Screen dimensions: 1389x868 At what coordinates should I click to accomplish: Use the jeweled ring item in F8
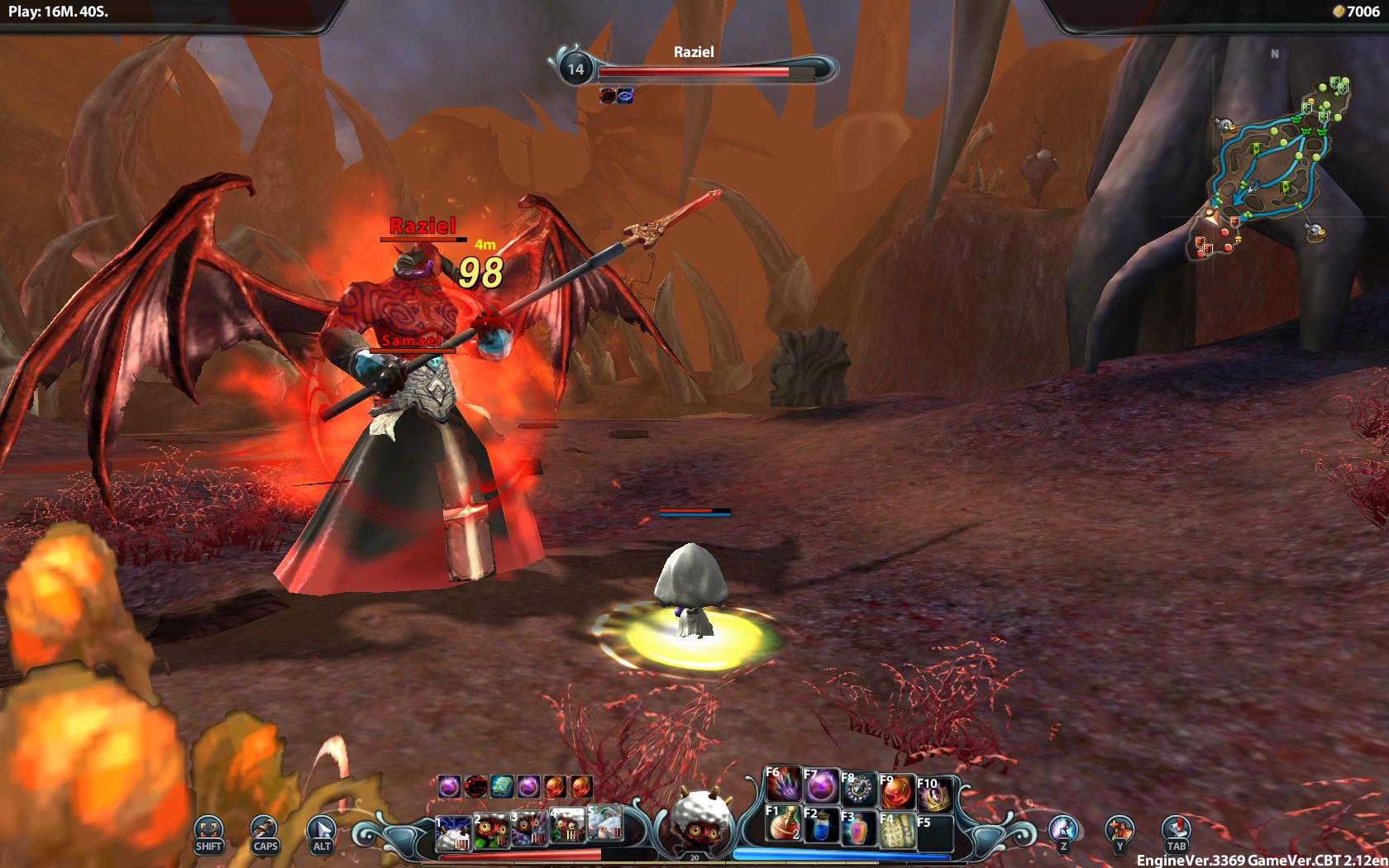tap(858, 789)
